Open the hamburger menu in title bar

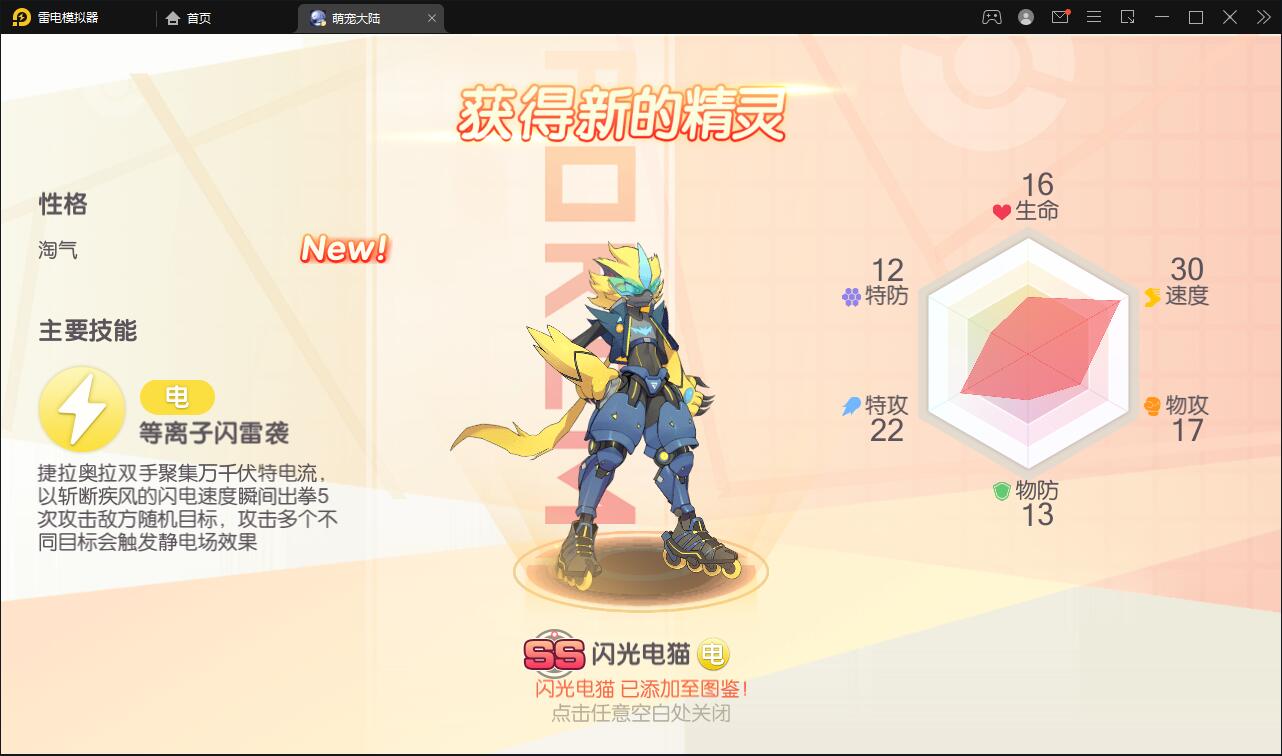pos(1093,17)
